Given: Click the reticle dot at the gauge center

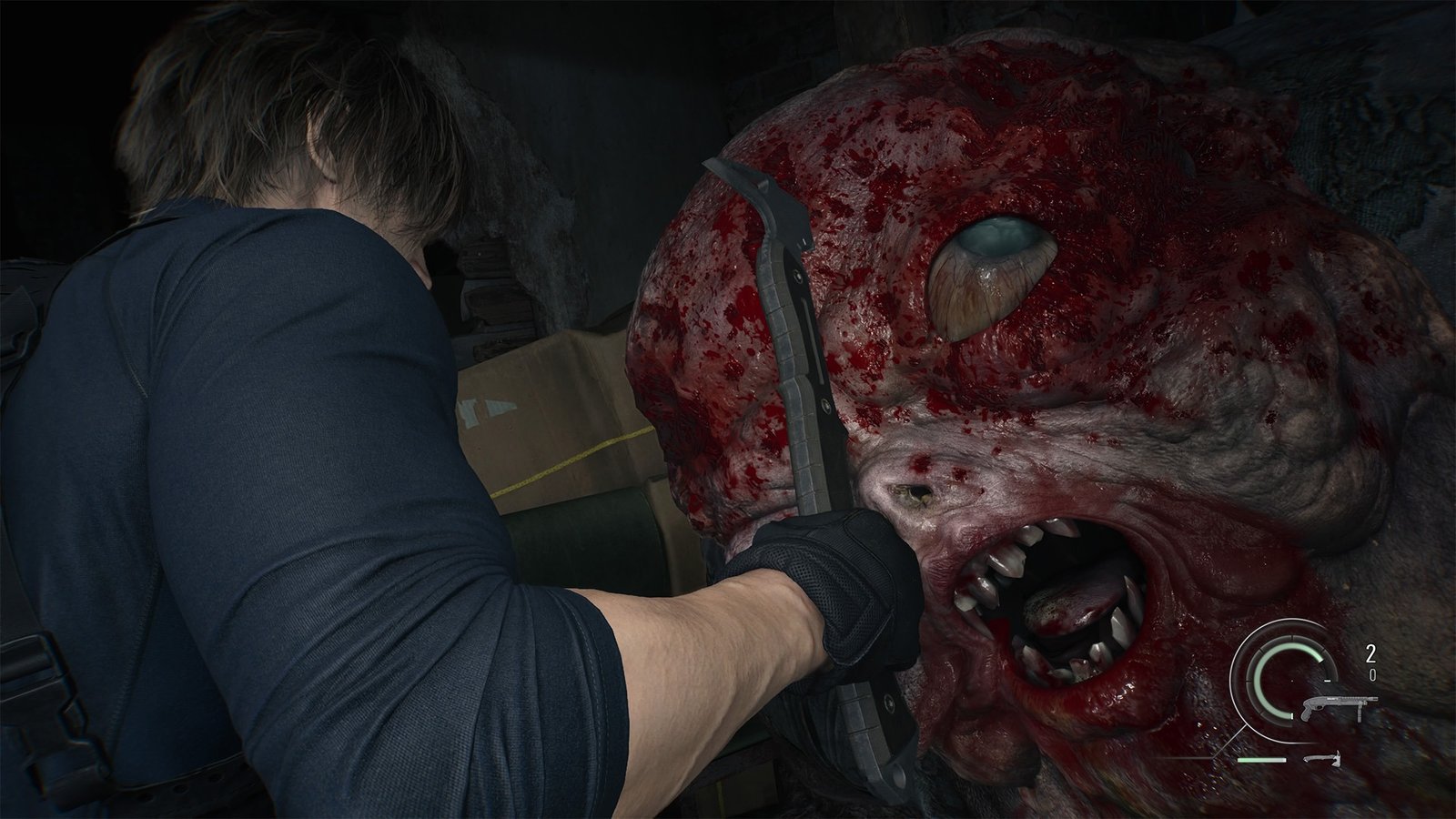Looking at the screenshot, I should [1291, 682].
